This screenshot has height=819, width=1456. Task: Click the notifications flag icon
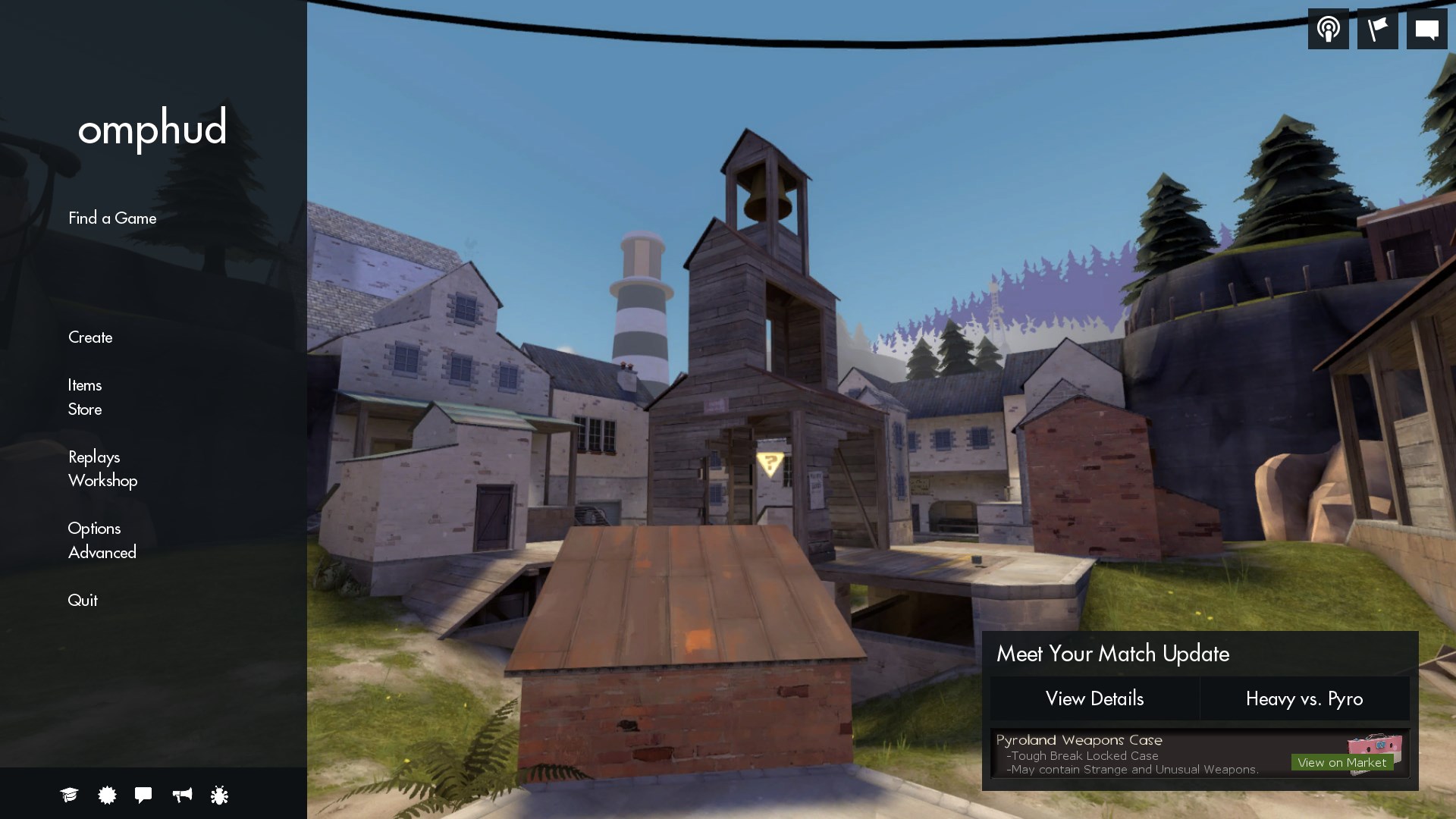(x=1378, y=28)
